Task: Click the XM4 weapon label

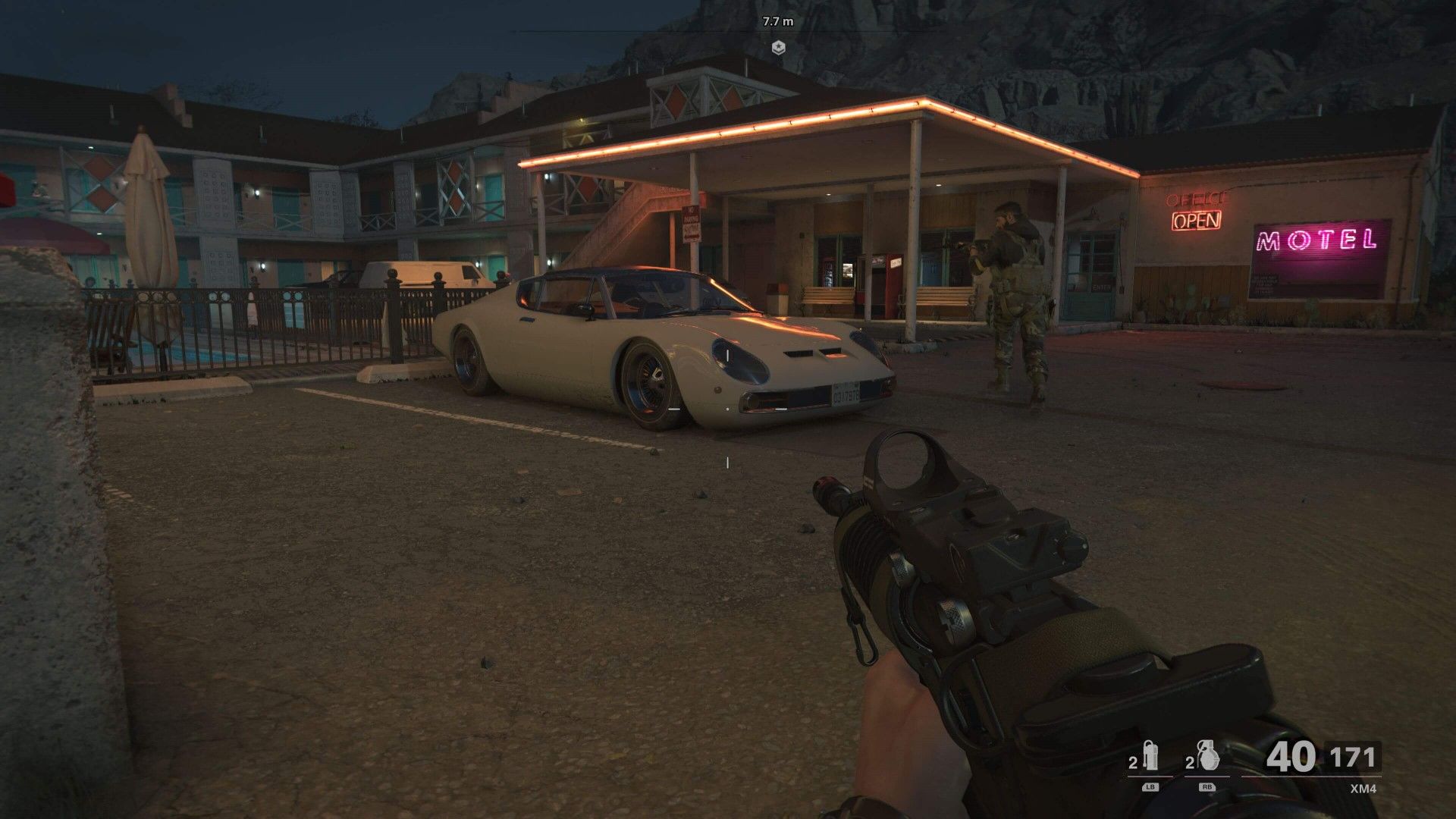Action: coord(1363,788)
